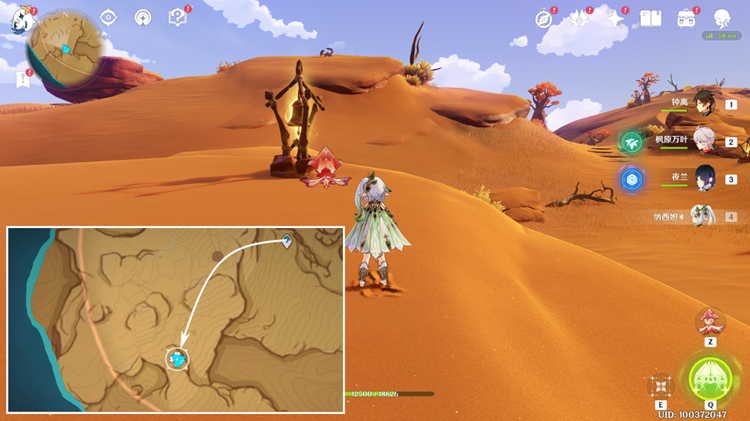Unleash the glowing green Elemental Burst

pyautogui.click(x=711, y=379)
